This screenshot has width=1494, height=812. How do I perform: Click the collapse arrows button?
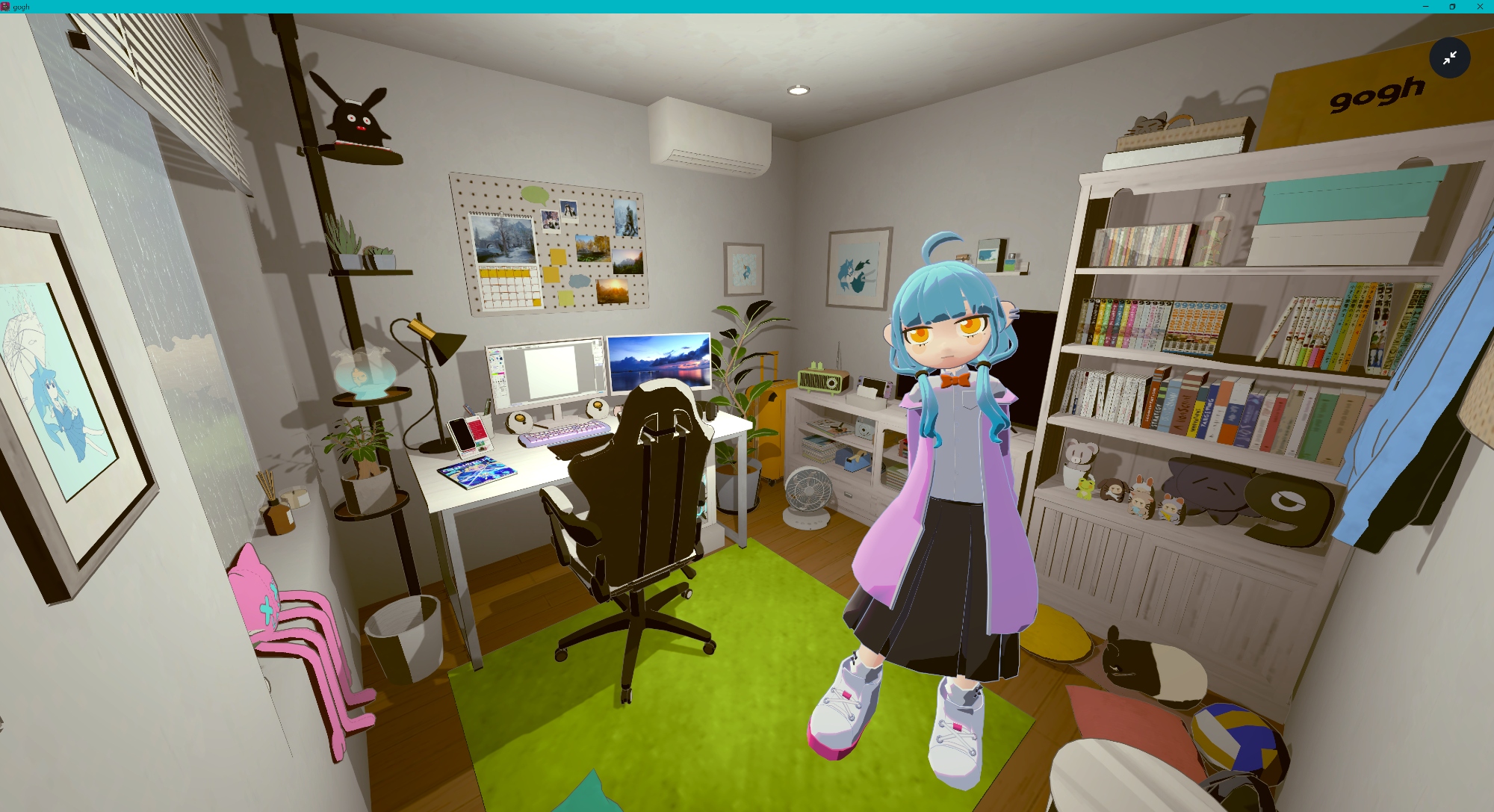click(1449, 58)
